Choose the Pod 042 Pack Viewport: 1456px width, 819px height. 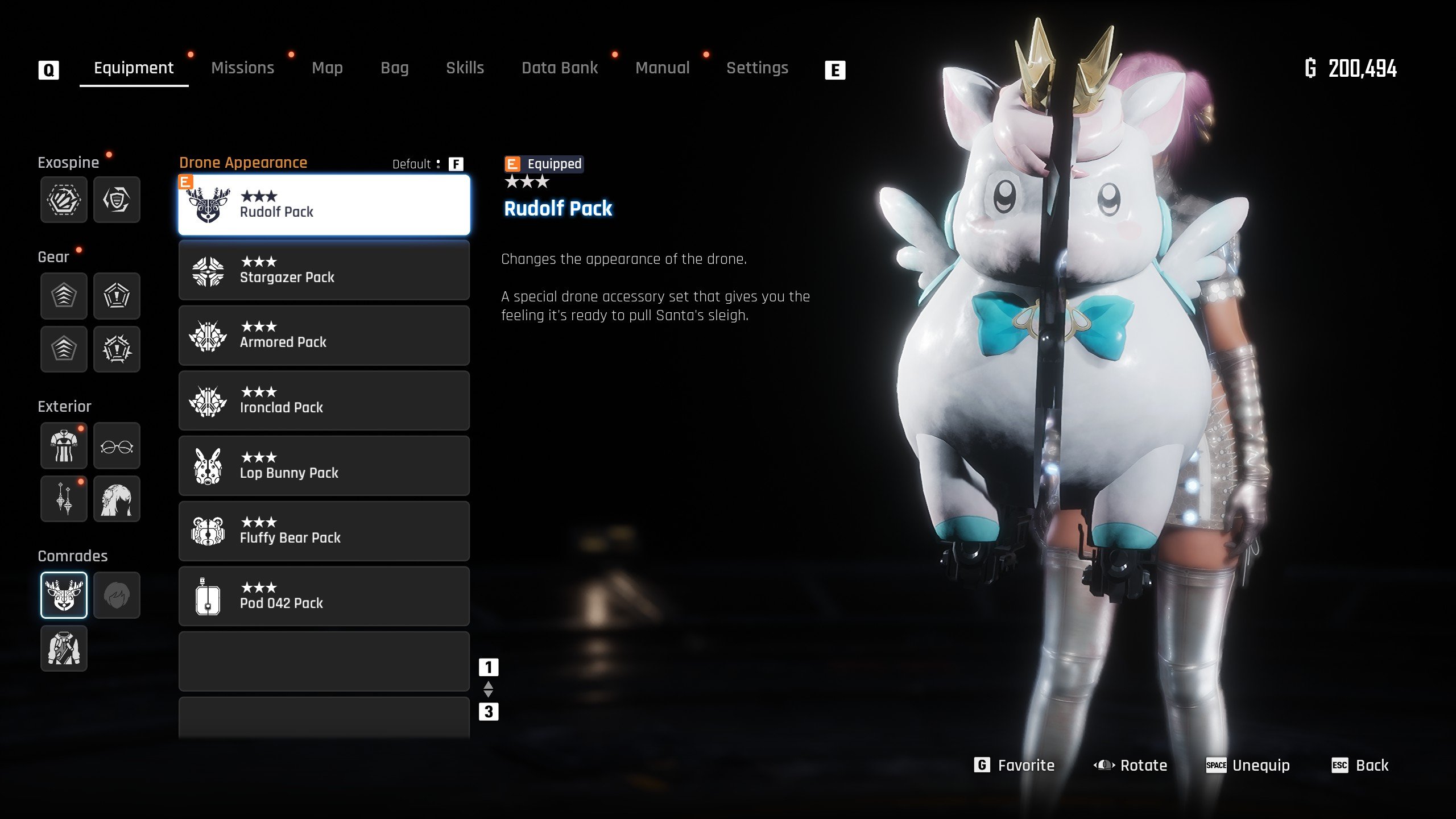(324, 597)
